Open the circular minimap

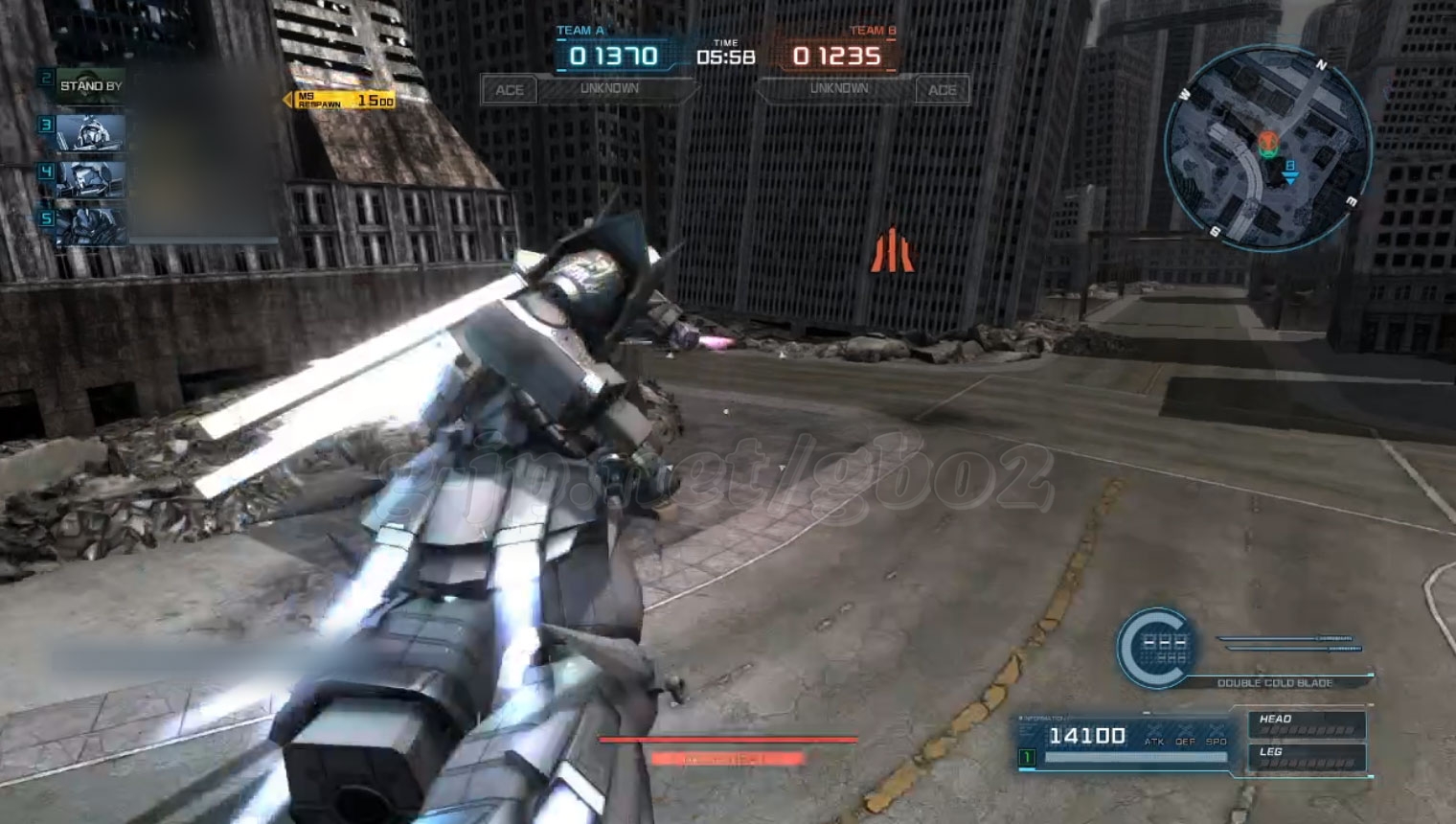click(x=1267, y=149)
